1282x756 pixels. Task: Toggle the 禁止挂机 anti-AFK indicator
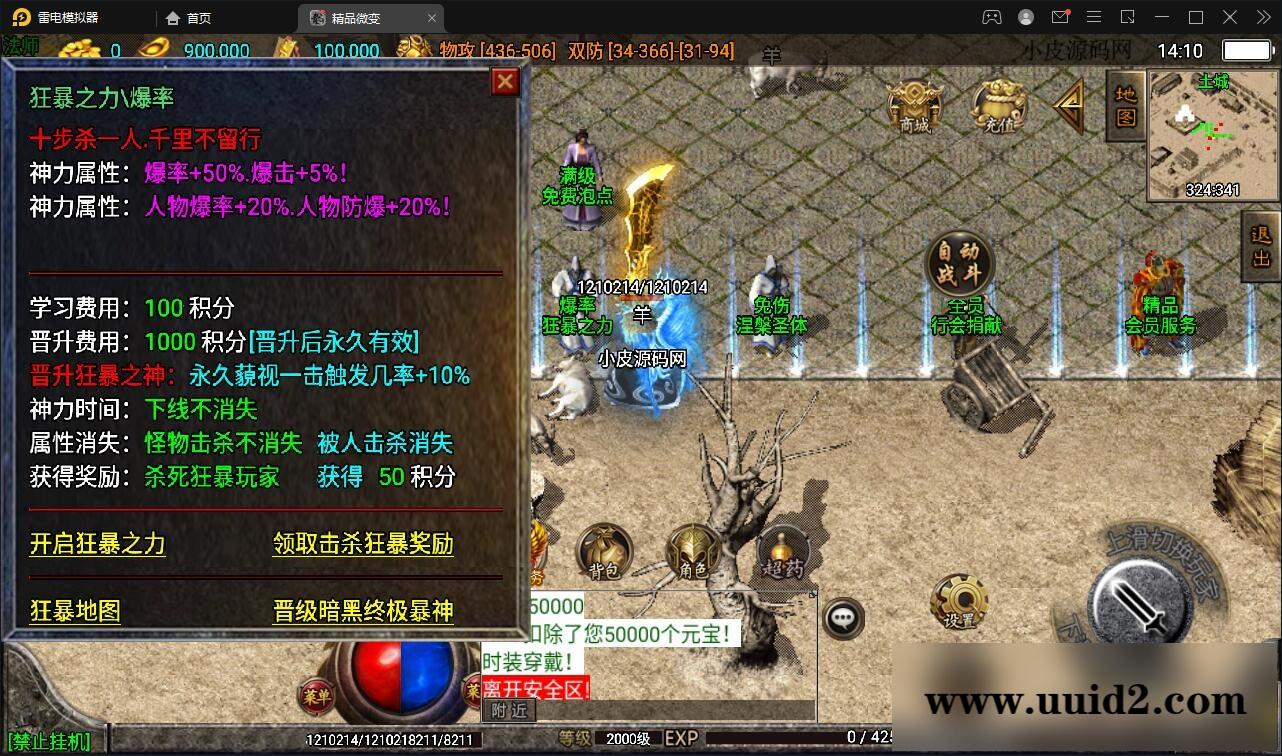[x=47, y=742]
